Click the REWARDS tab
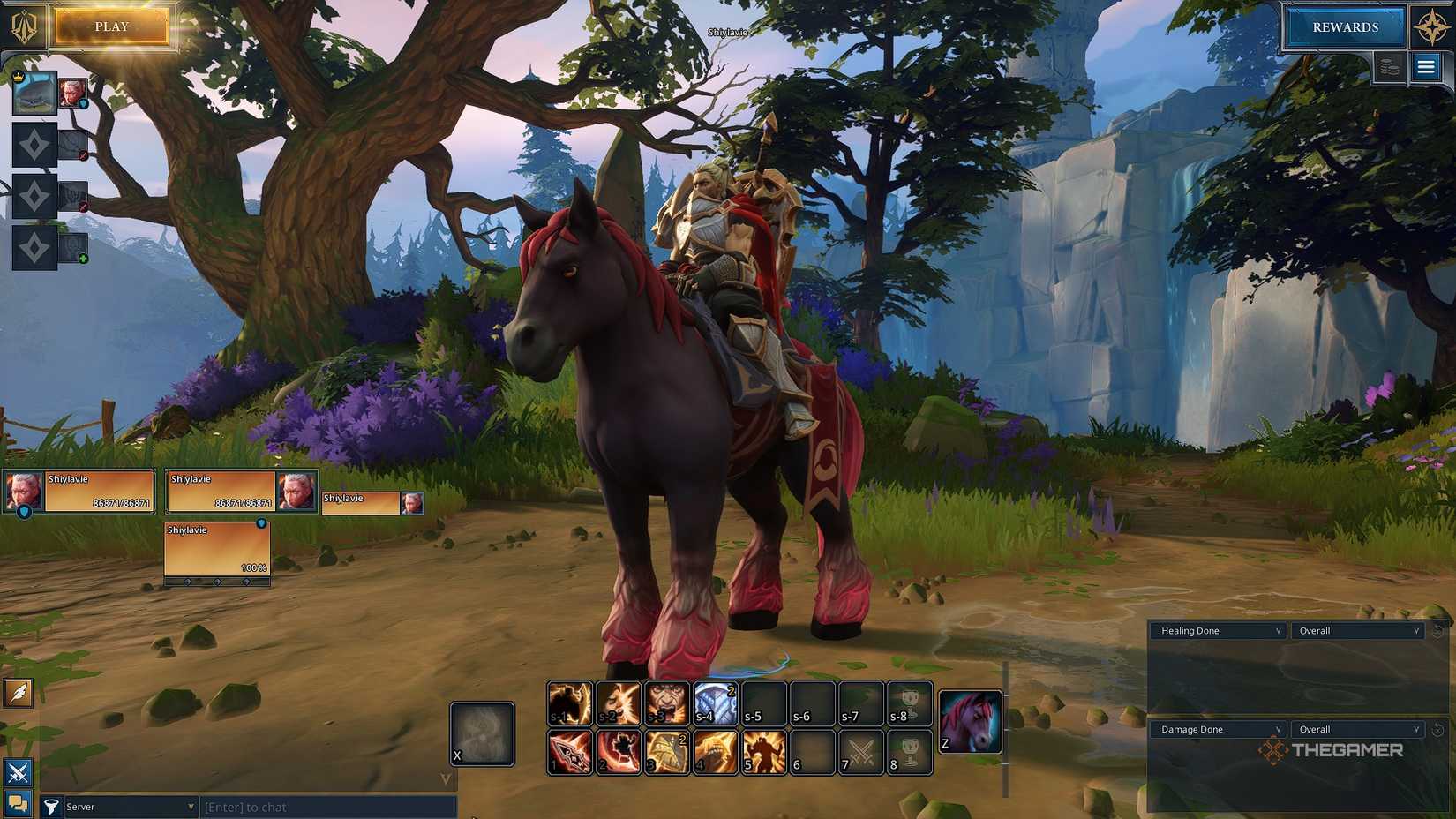 (x=1344, y=26)
